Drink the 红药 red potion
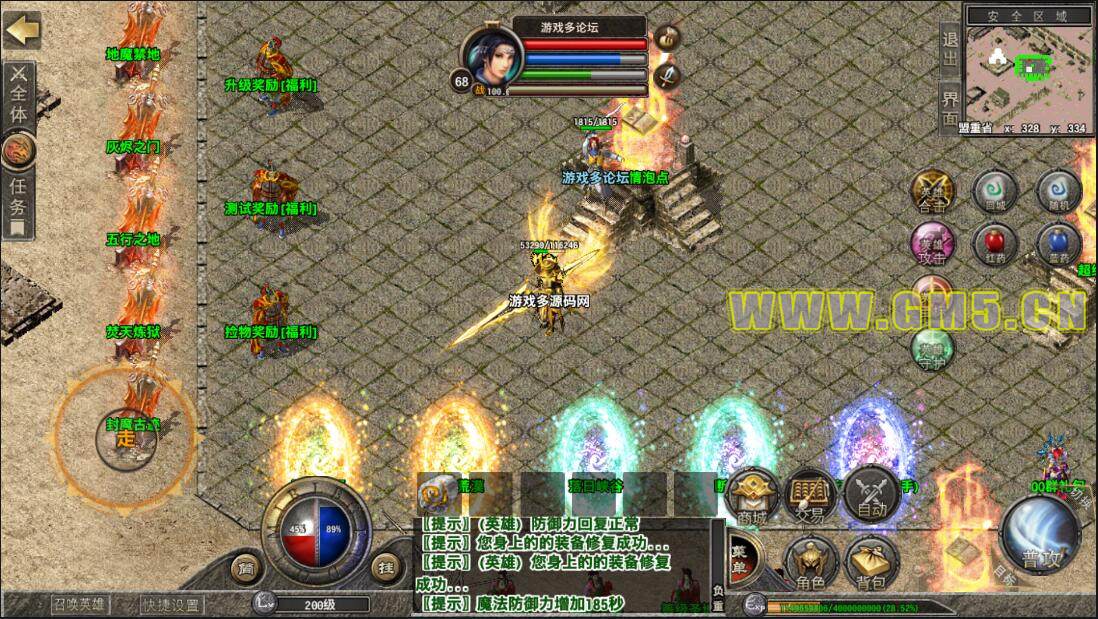 pos(993,243)
